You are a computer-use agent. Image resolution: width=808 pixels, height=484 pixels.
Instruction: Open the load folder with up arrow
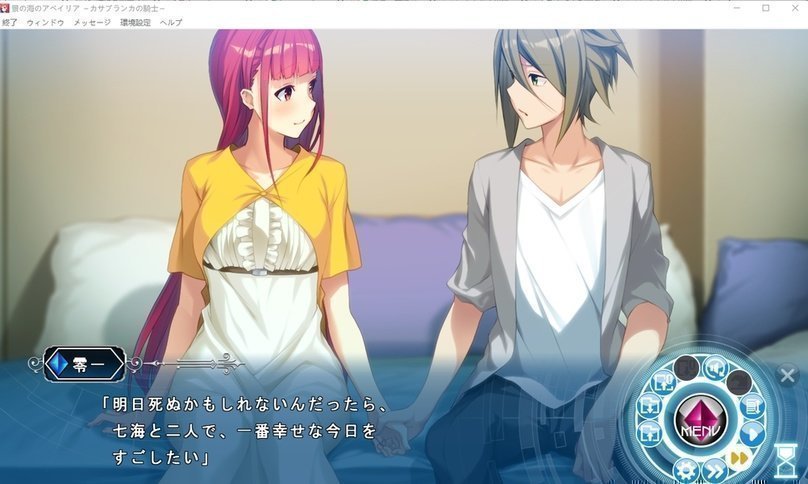coord(650,433)
